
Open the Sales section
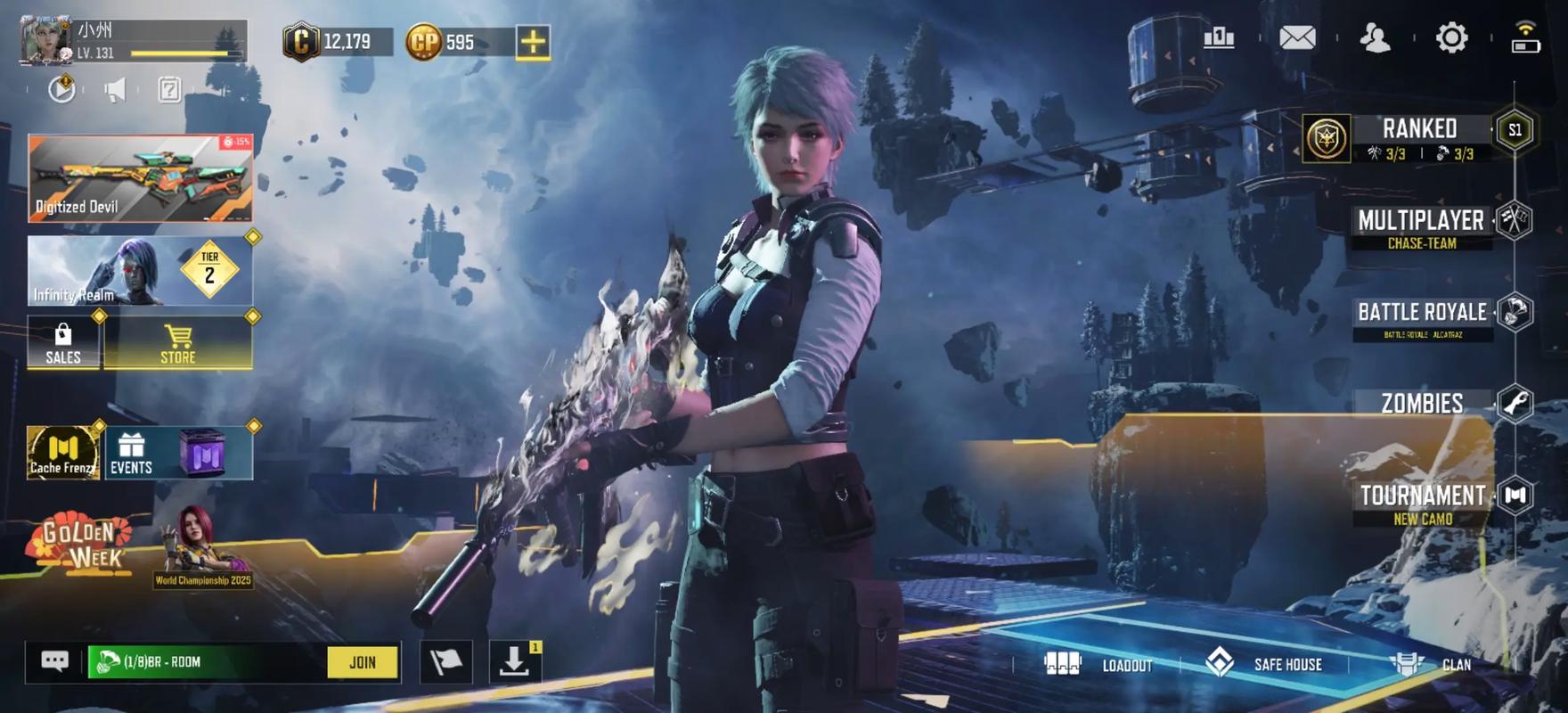(x=63, y=342)
